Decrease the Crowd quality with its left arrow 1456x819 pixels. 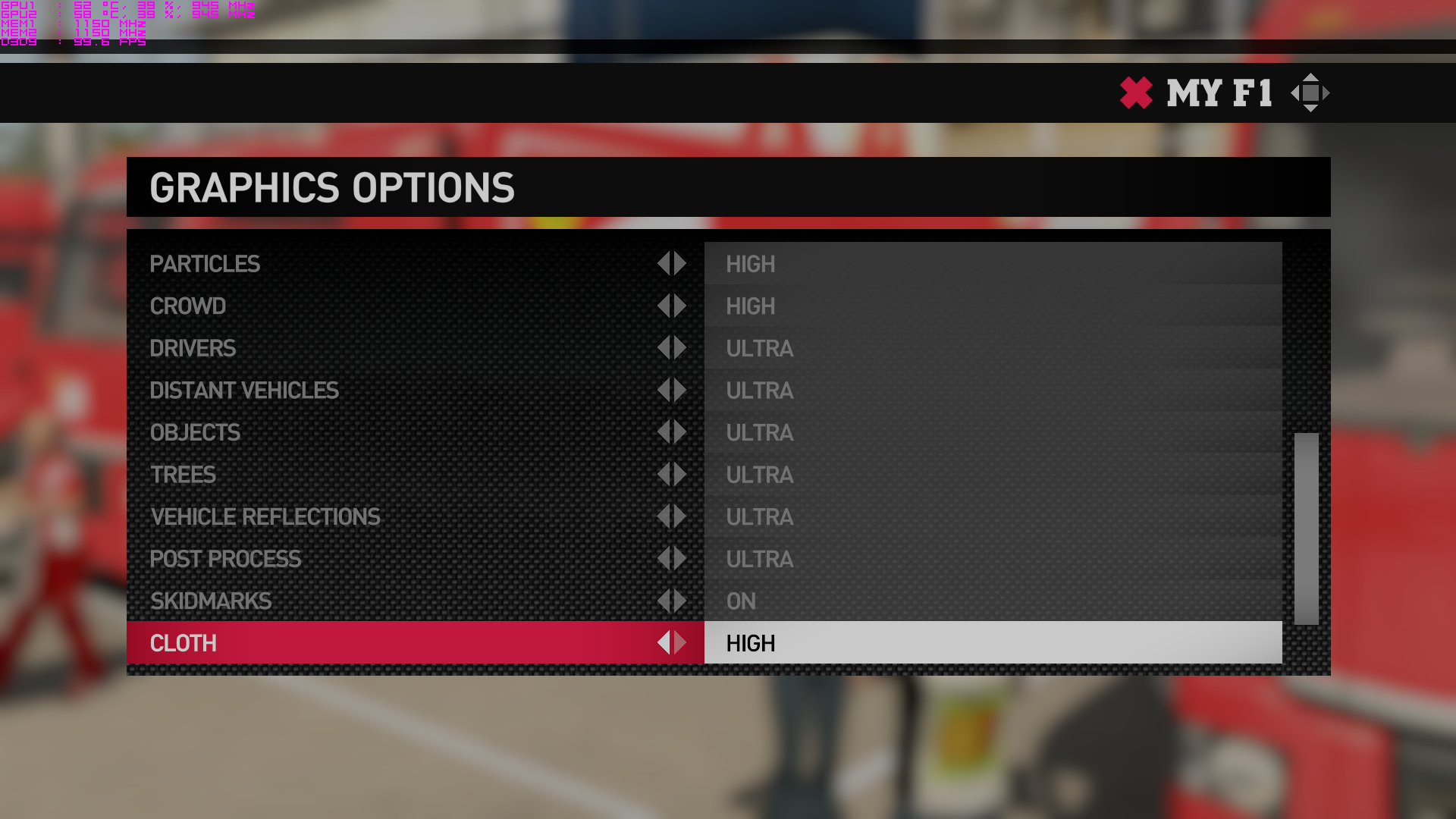(x=664, y=306)
